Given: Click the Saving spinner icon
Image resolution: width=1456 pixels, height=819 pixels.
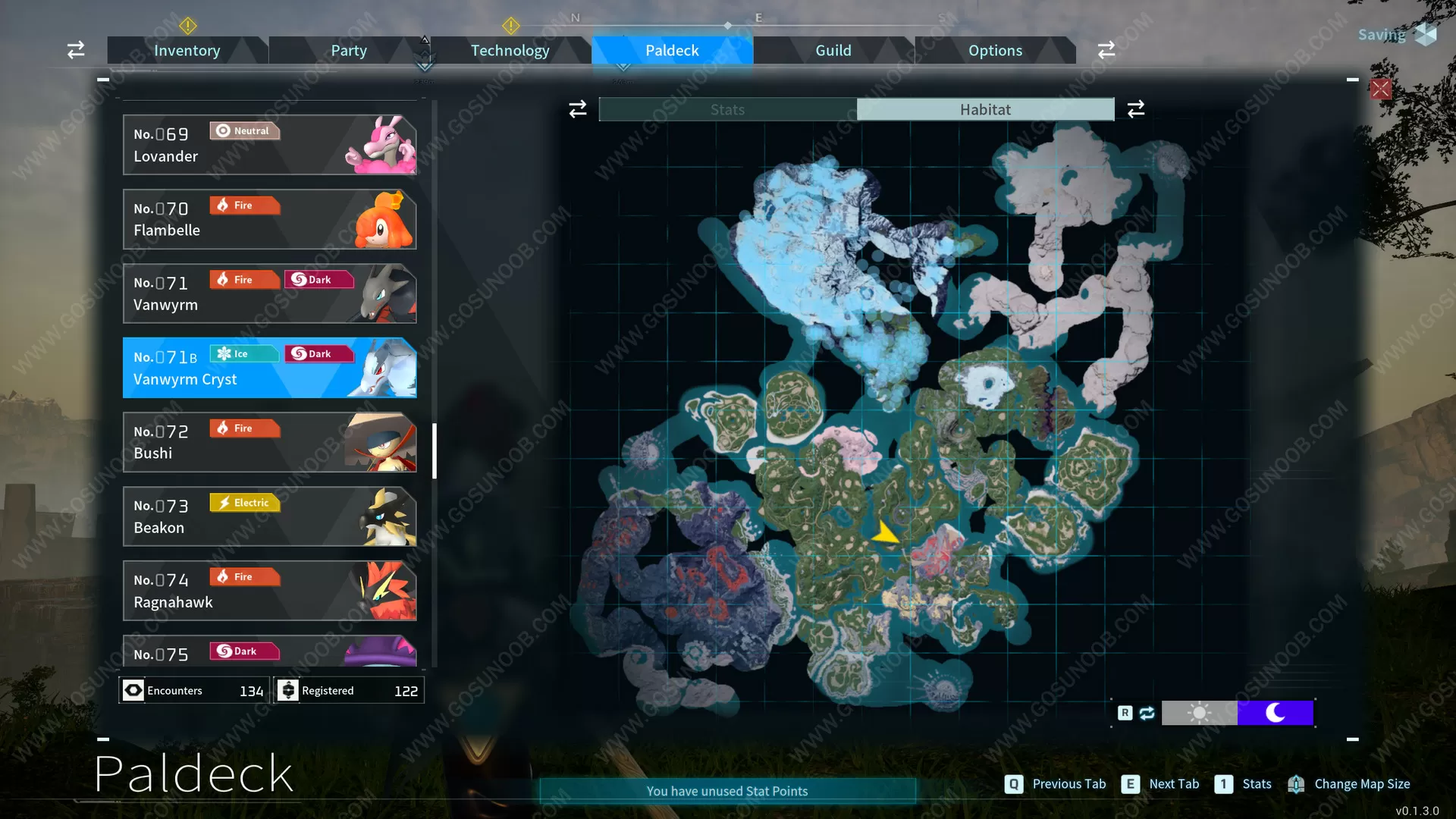Looking at the screenshot, I should point(1424,34).
